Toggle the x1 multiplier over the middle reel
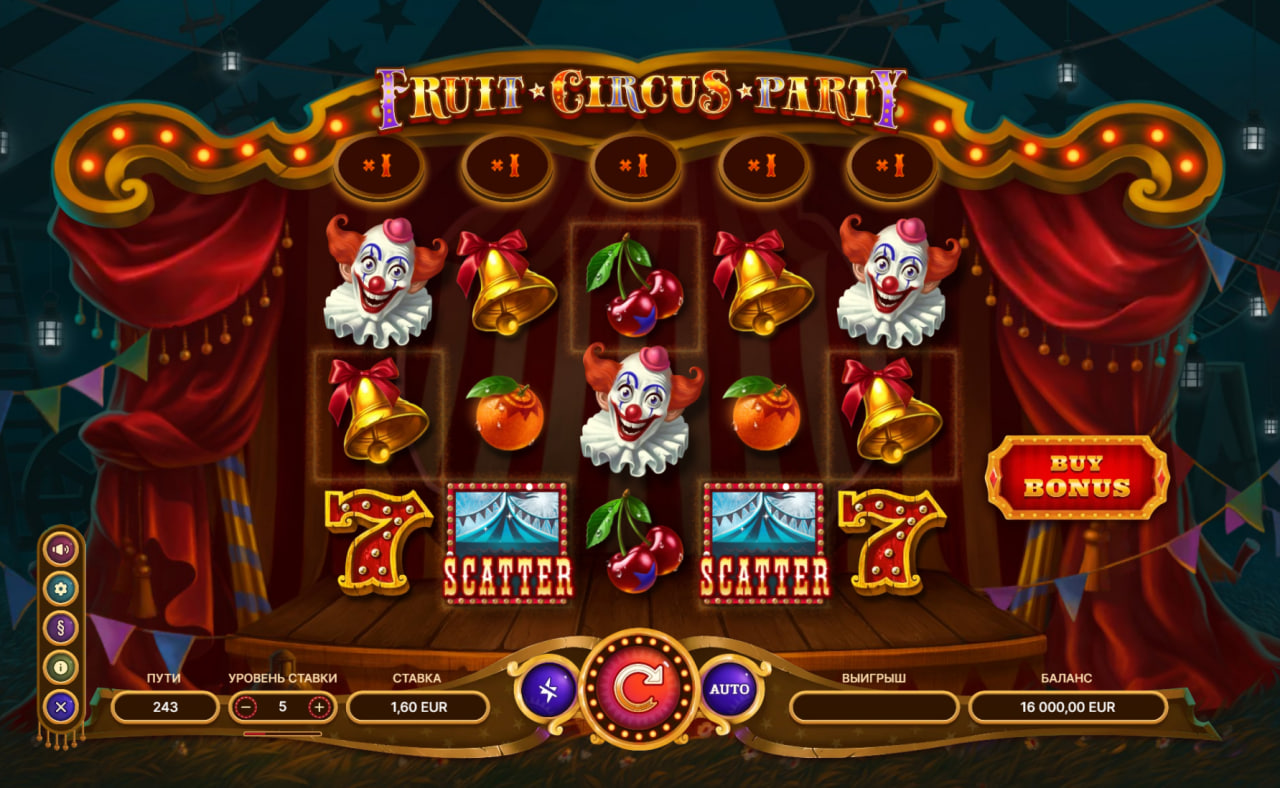1280x788 pixels. (634, 165)
